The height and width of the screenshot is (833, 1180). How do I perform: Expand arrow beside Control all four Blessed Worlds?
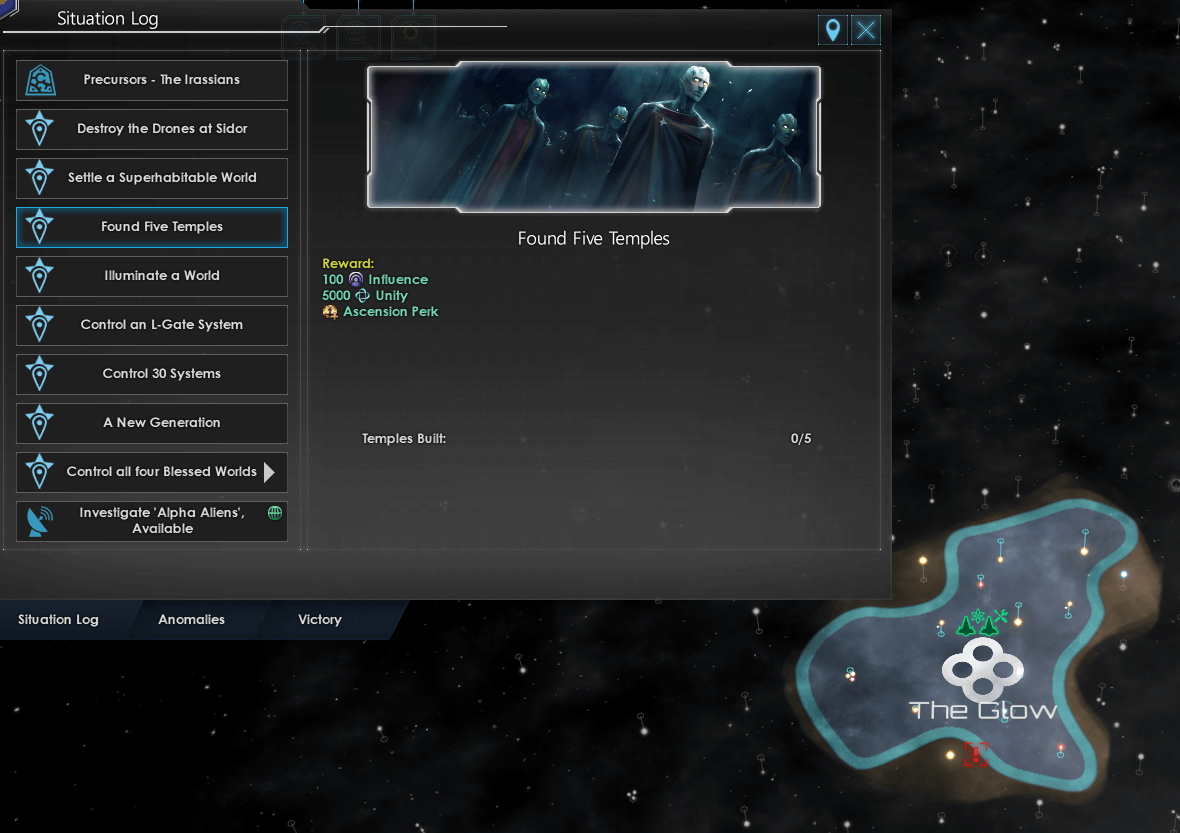coord(269,472)
